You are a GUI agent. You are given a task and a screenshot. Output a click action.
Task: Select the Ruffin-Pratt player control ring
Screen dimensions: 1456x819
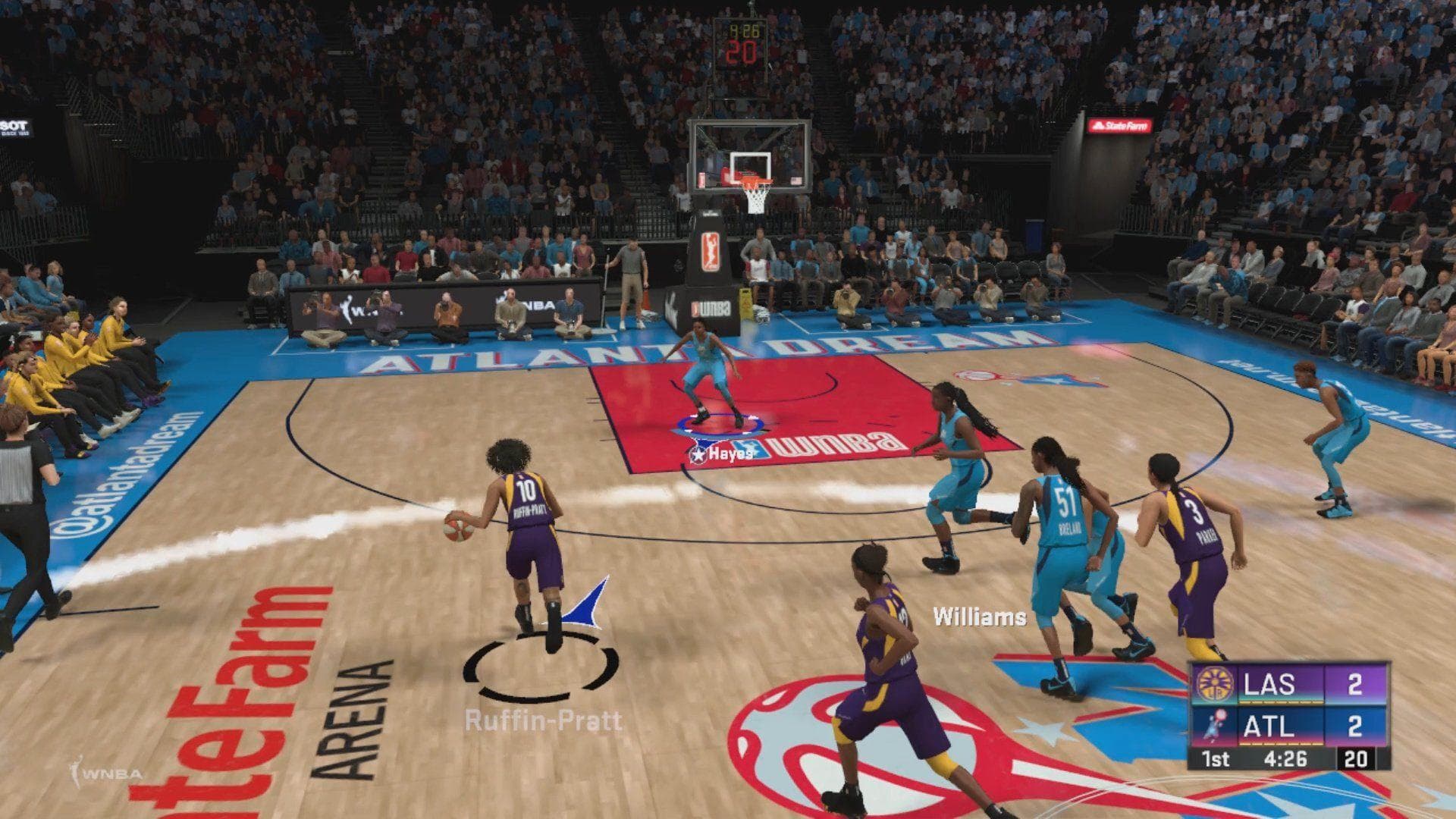pos(541,672)
